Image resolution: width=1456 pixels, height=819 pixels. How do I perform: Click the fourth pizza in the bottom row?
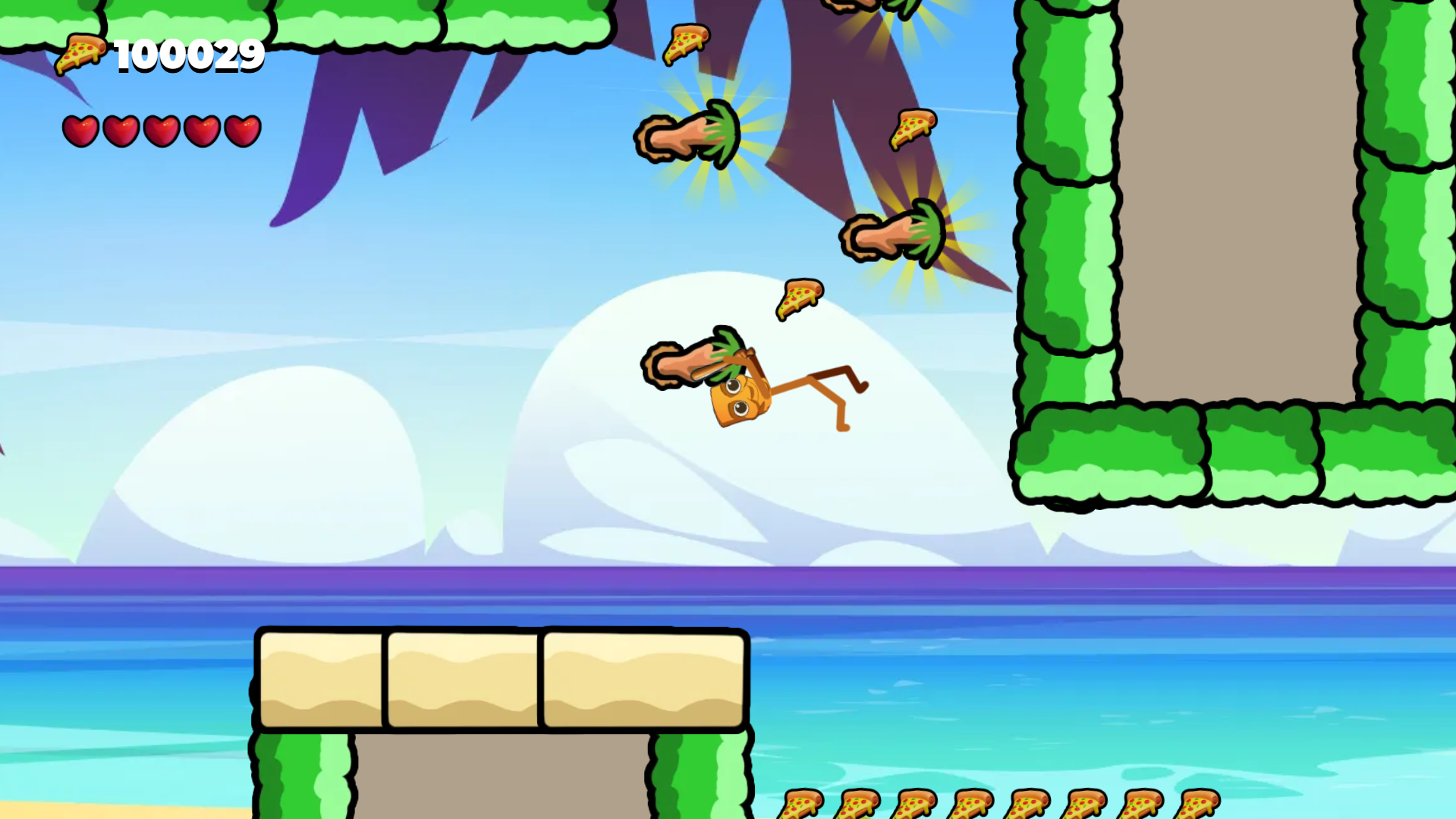(x=972, y=802)
